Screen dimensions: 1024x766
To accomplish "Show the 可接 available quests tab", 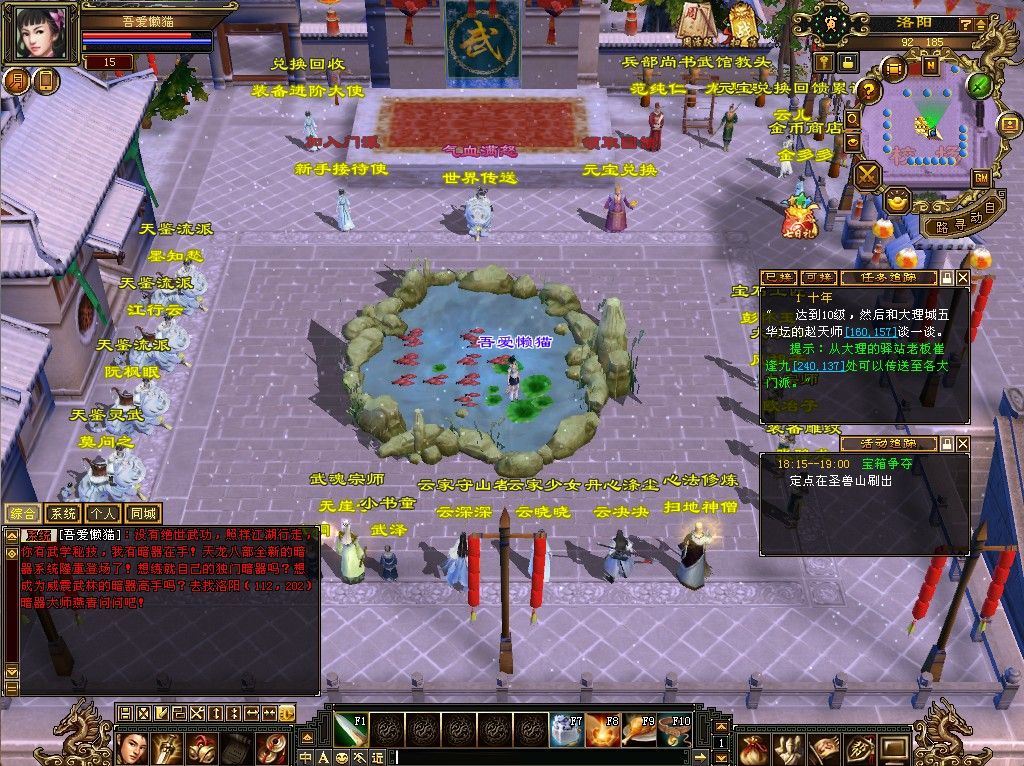I will (x=818, y=277).
